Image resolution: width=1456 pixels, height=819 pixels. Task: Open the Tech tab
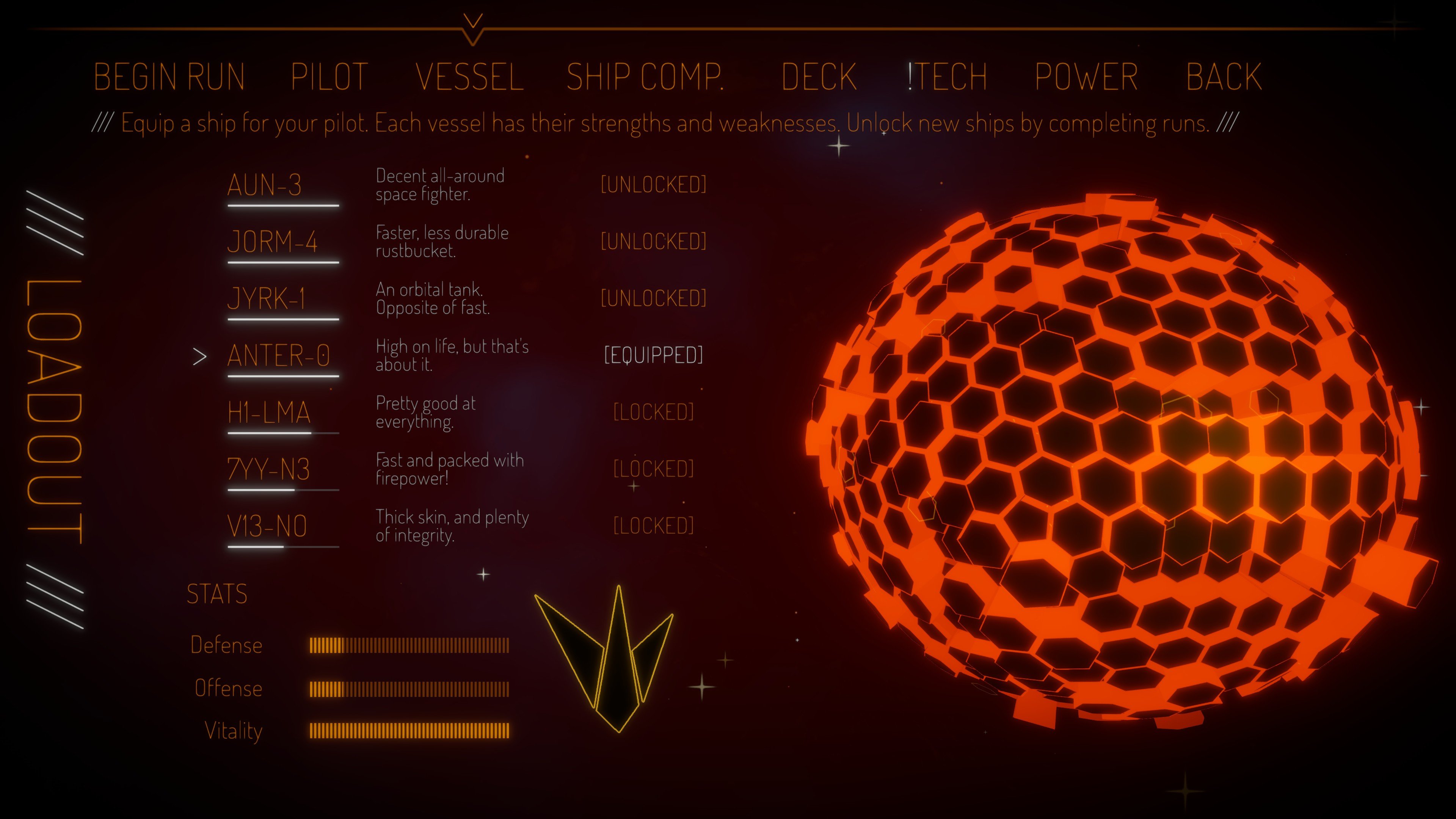click(x=948, y=77)
